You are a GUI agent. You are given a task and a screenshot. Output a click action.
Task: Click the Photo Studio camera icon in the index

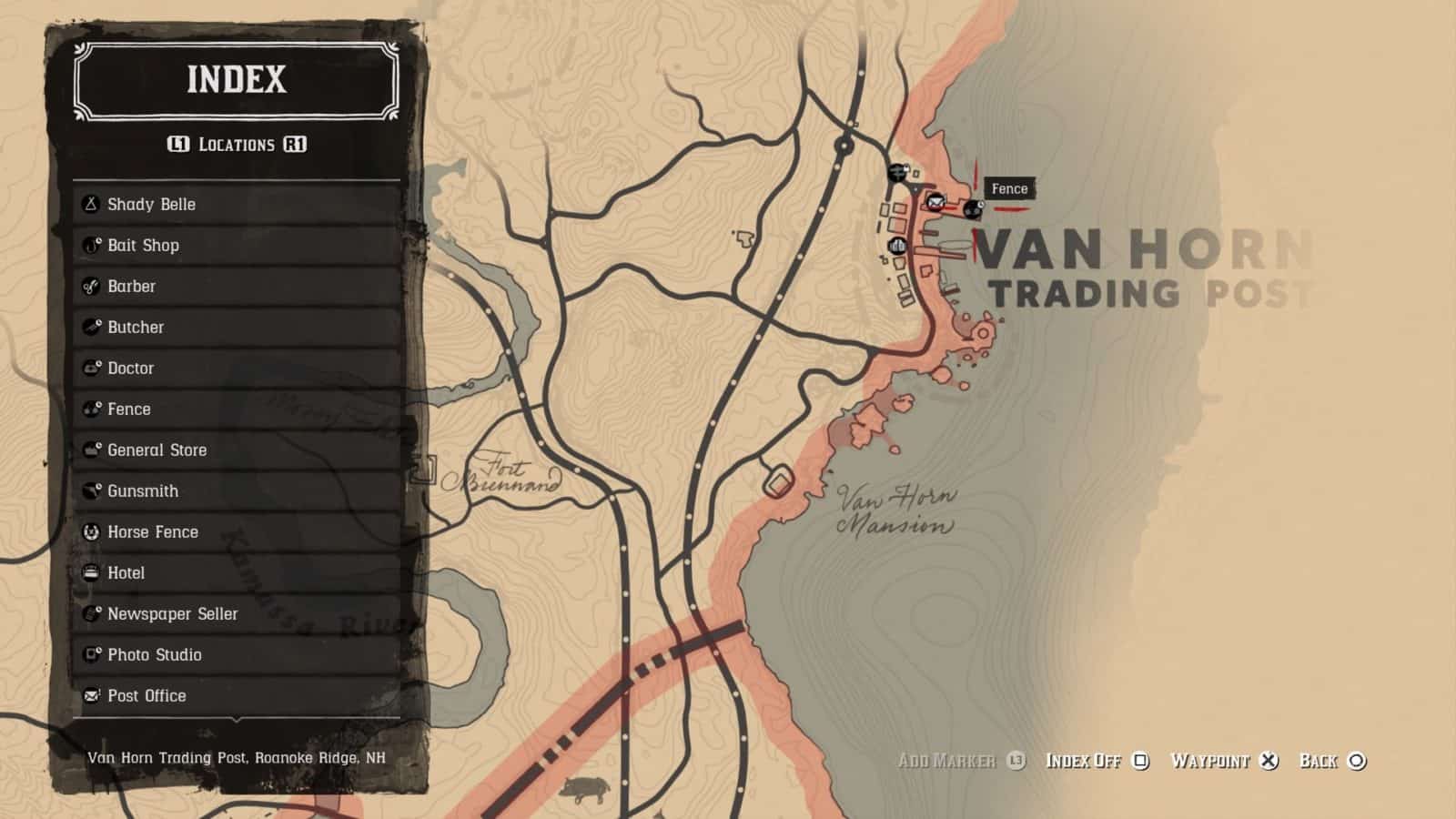coord(90,654)
